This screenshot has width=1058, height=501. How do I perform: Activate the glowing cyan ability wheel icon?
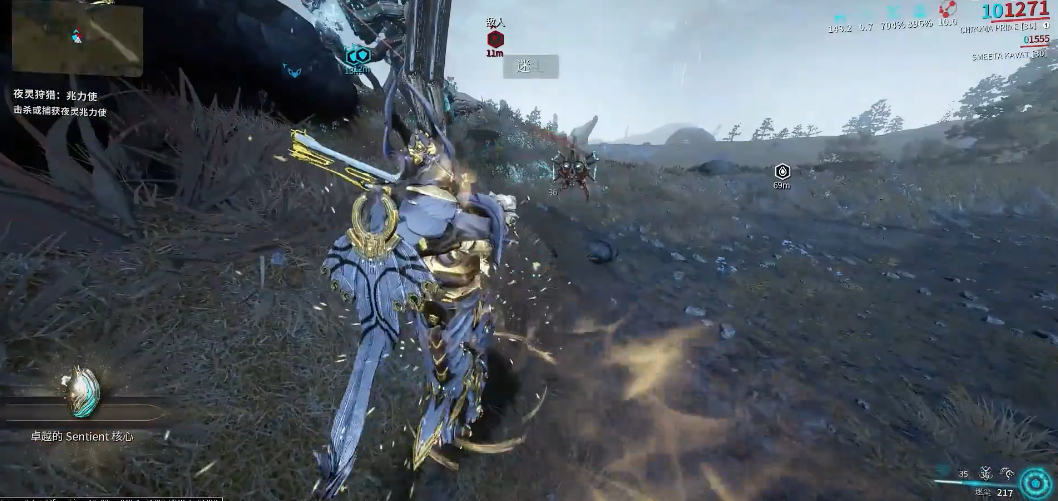(x=1033, y=480)
